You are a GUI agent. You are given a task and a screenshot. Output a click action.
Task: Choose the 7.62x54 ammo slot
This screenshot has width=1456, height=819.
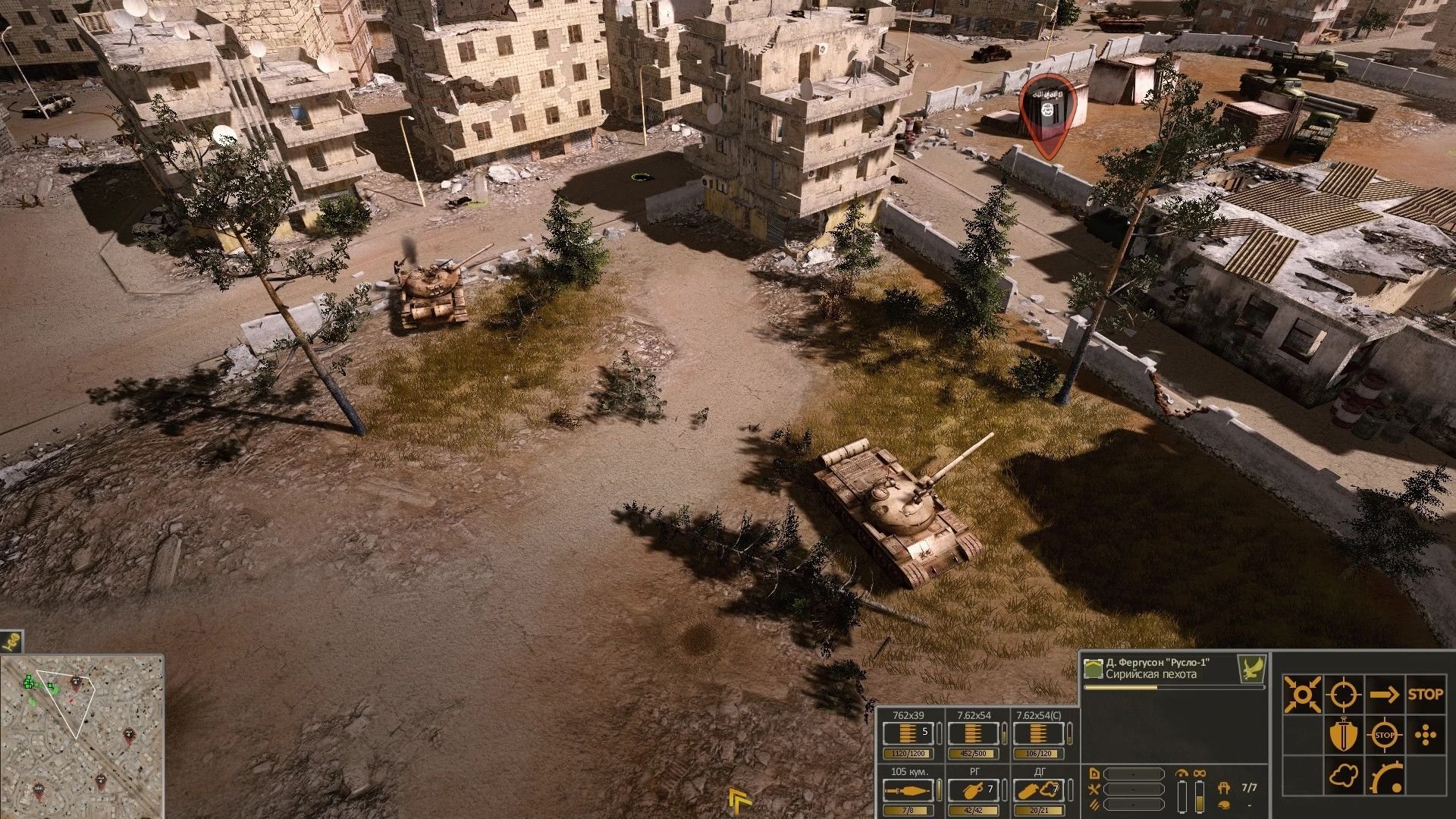(x=974, y=734)
